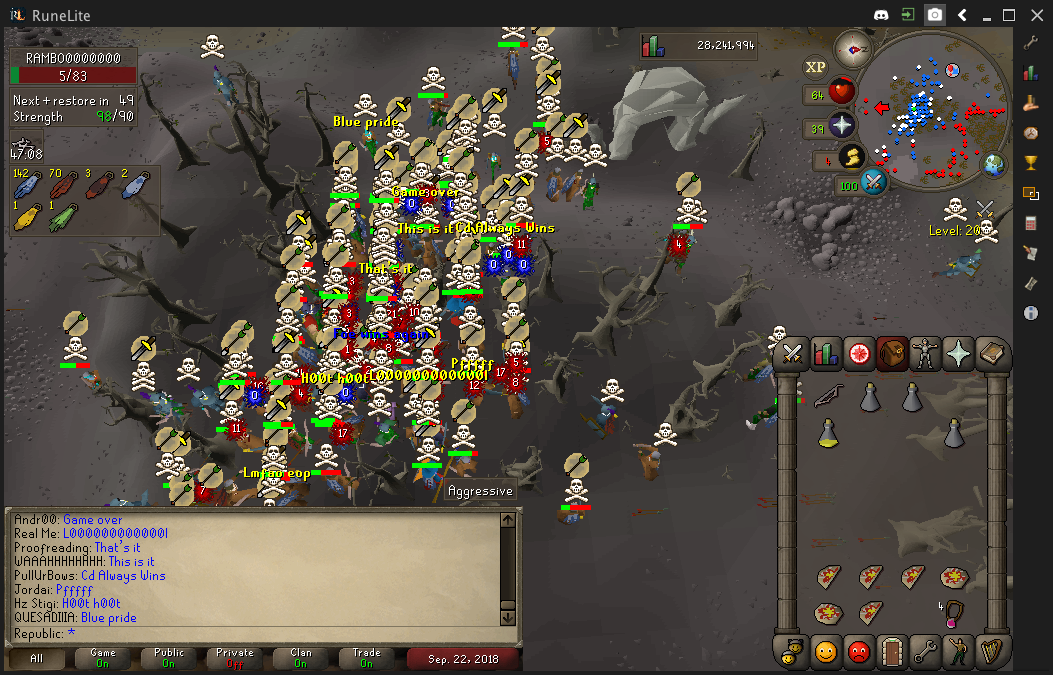This screenshot has width=1053, height=675.
Task: Open the Quest List tab
Action: point(859,353)
